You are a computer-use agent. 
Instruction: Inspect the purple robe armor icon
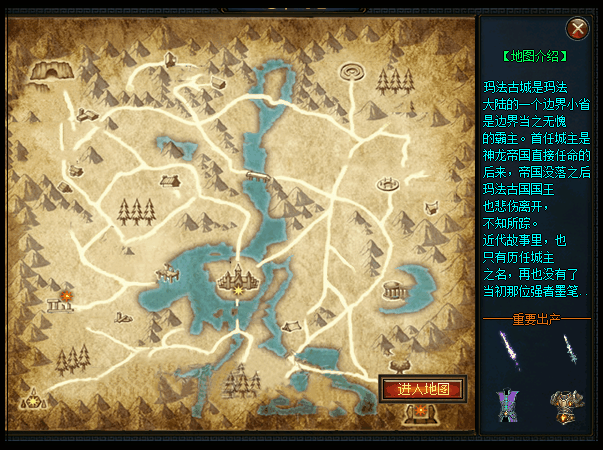[506, 404]
